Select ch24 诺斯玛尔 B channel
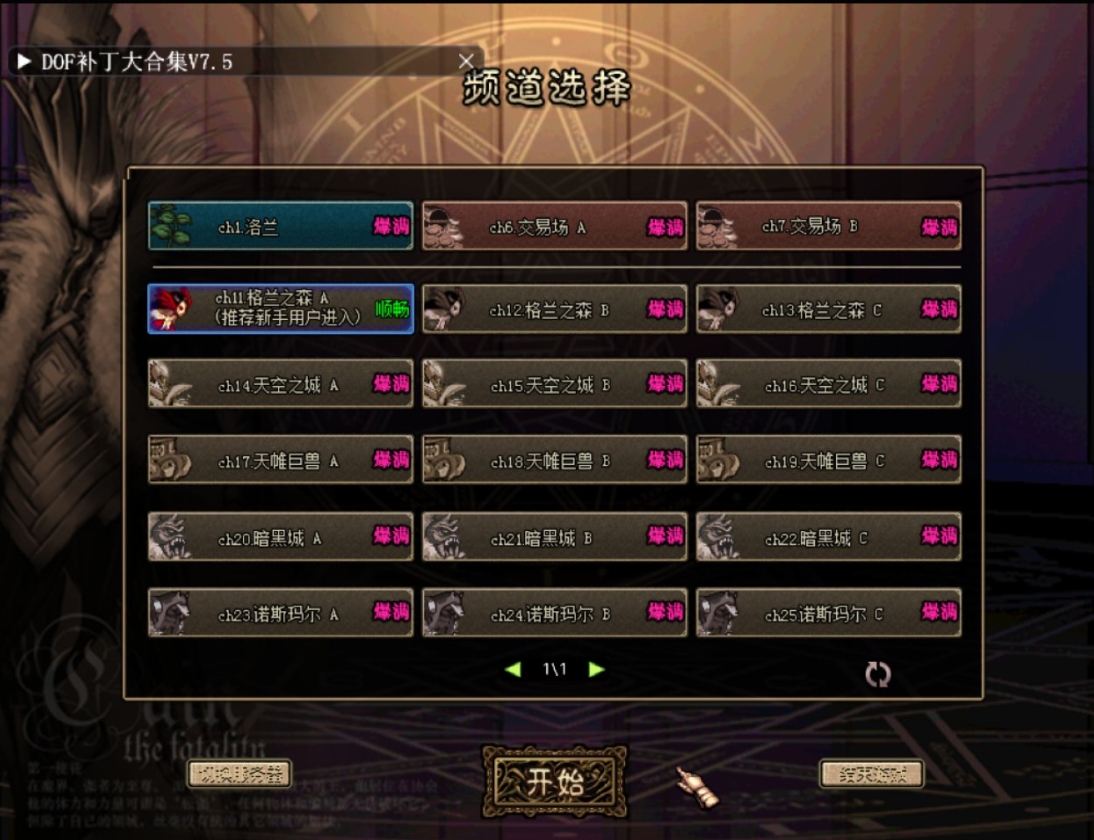 point(554,613)
